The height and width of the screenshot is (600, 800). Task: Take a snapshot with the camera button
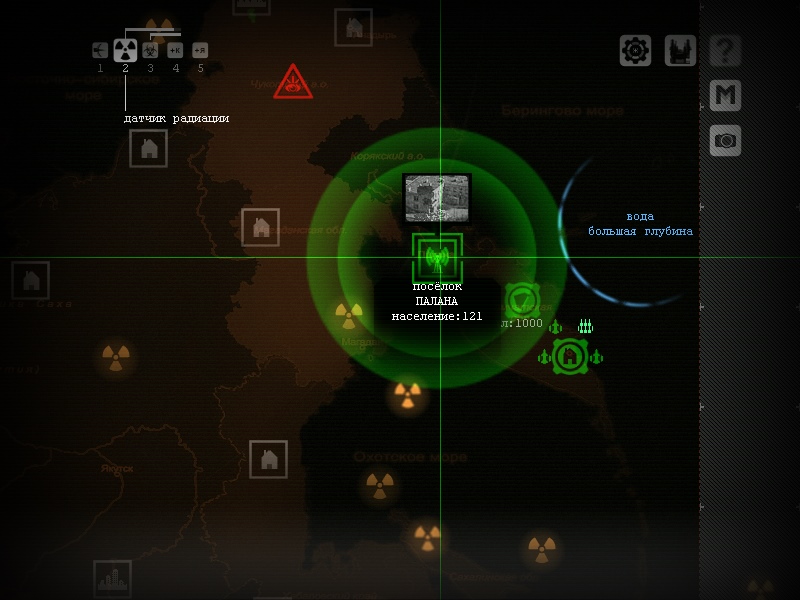[x=725, y=140]
